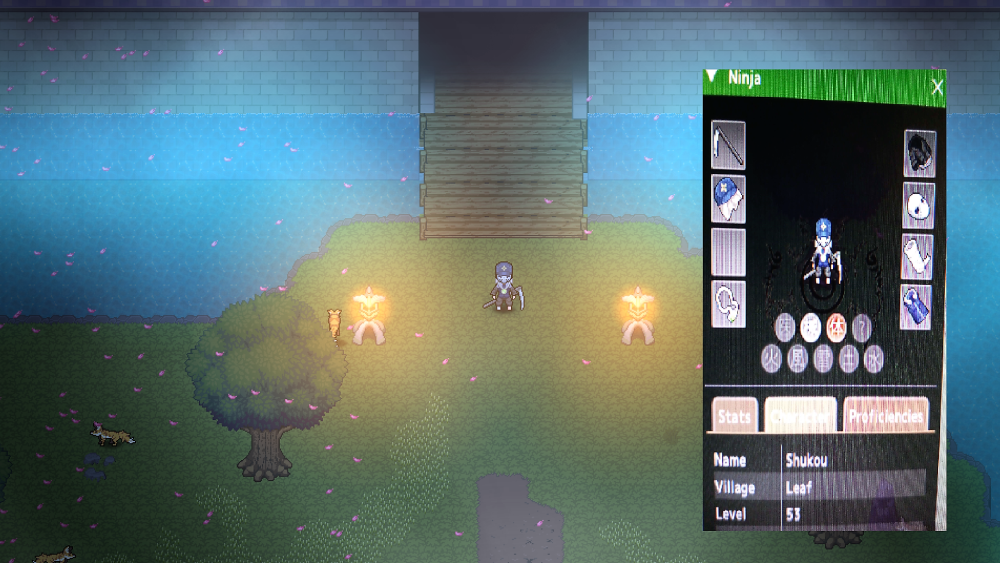1000x563 pixels.
Task: Pick the lightning element kanji icon
Action: click(x=823, y=359)
